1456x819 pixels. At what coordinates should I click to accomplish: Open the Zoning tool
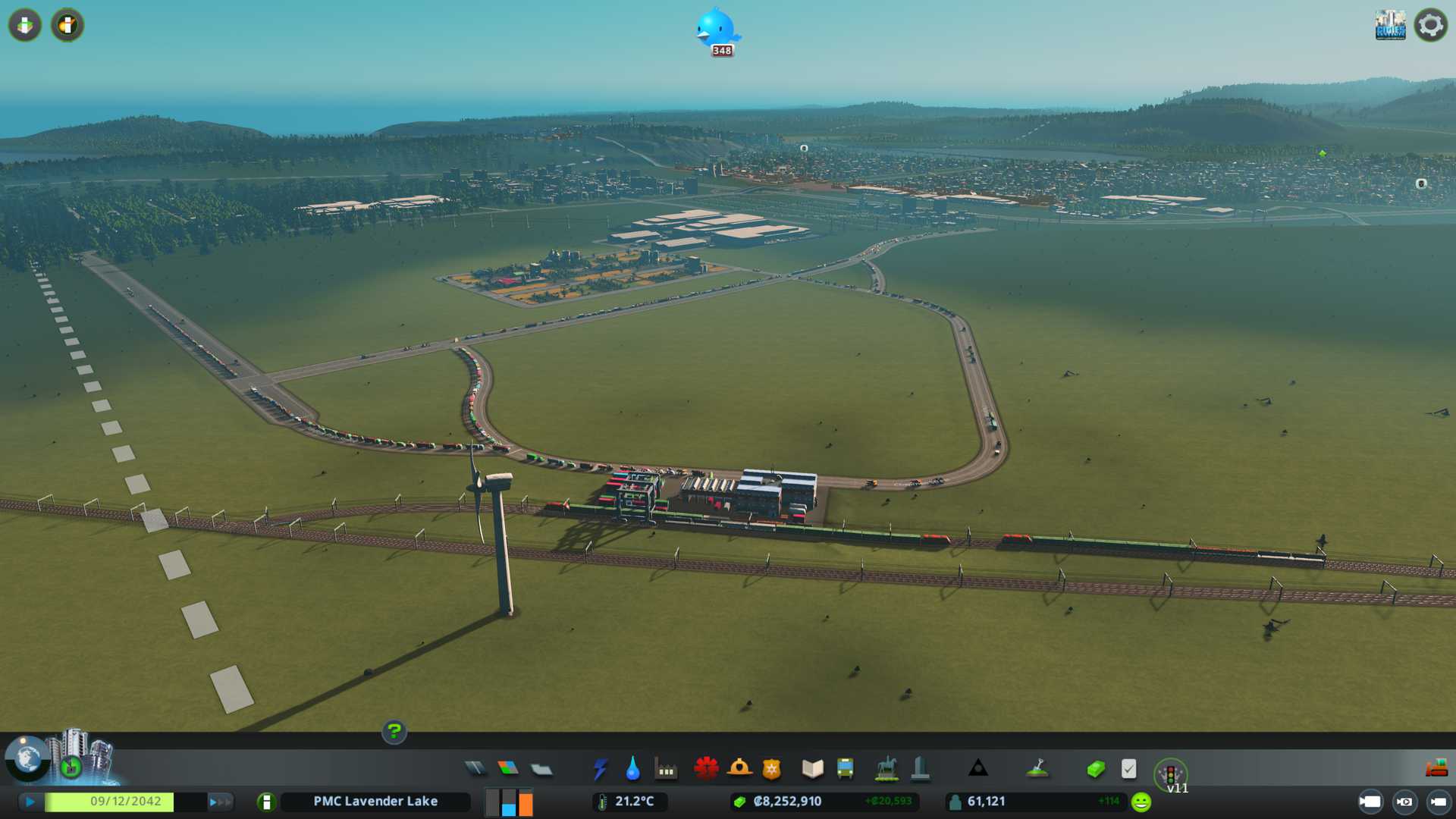[x=508, y=769]
